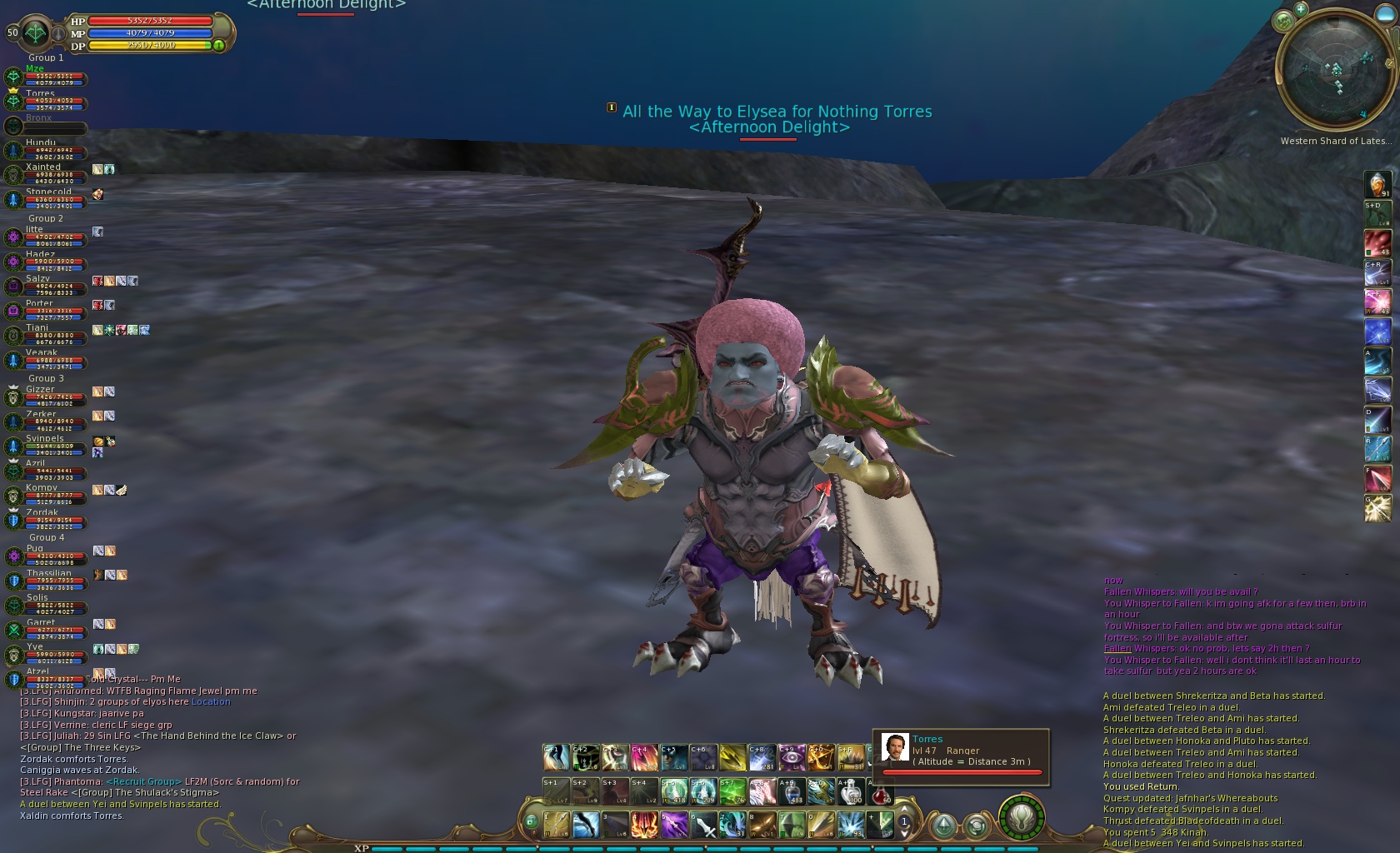Activate the purple eye skill on C+9
The width and height of the screenshot is (1400, 853).
click(x=791, y=757)
